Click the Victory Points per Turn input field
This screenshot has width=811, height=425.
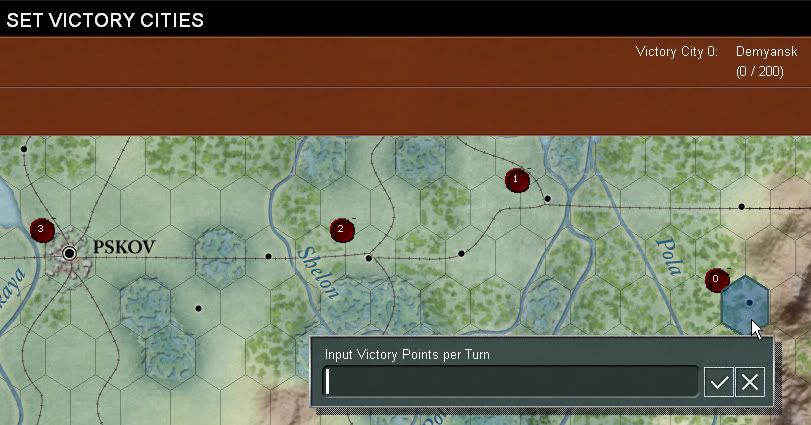[x=510, y=381]
